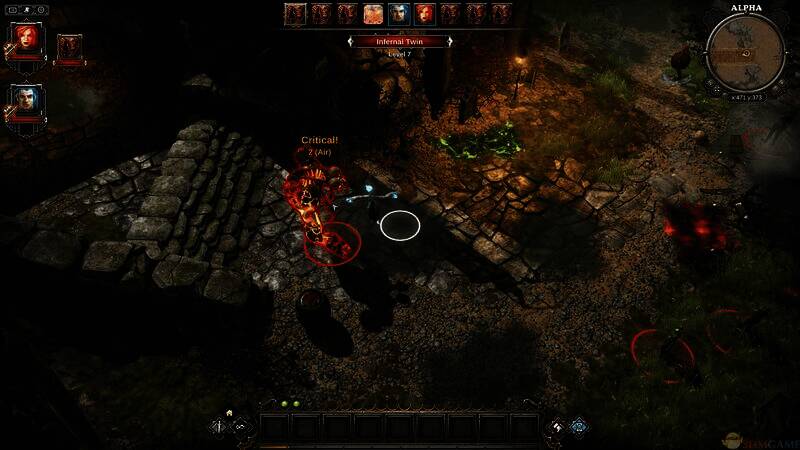Select the red-haired woman party portrait
The height and width of the screenshot is (450, 800).
(x=25, y=40)
